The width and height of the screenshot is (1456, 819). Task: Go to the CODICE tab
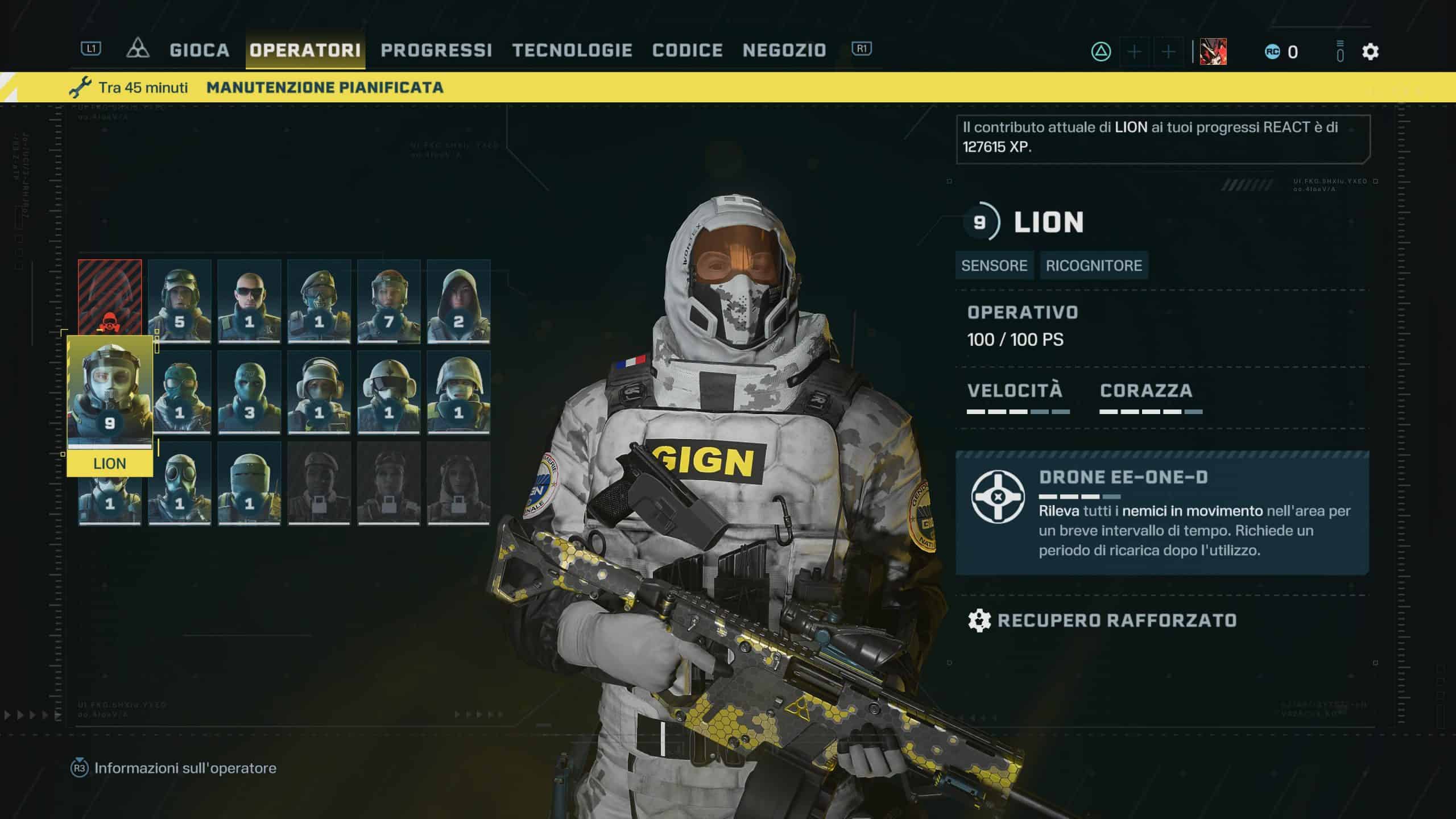pyautogui.click(x=688, y=51)
